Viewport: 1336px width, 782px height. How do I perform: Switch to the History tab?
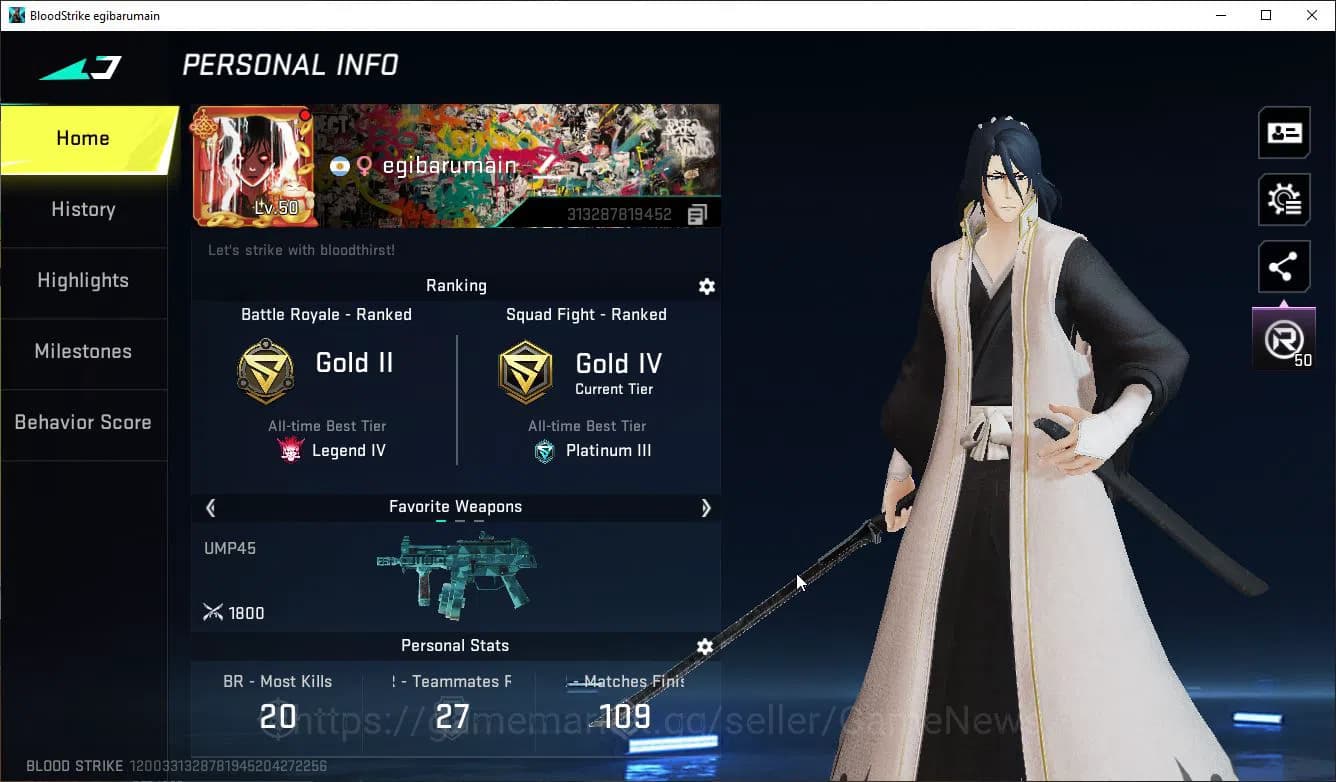(83, 209)
